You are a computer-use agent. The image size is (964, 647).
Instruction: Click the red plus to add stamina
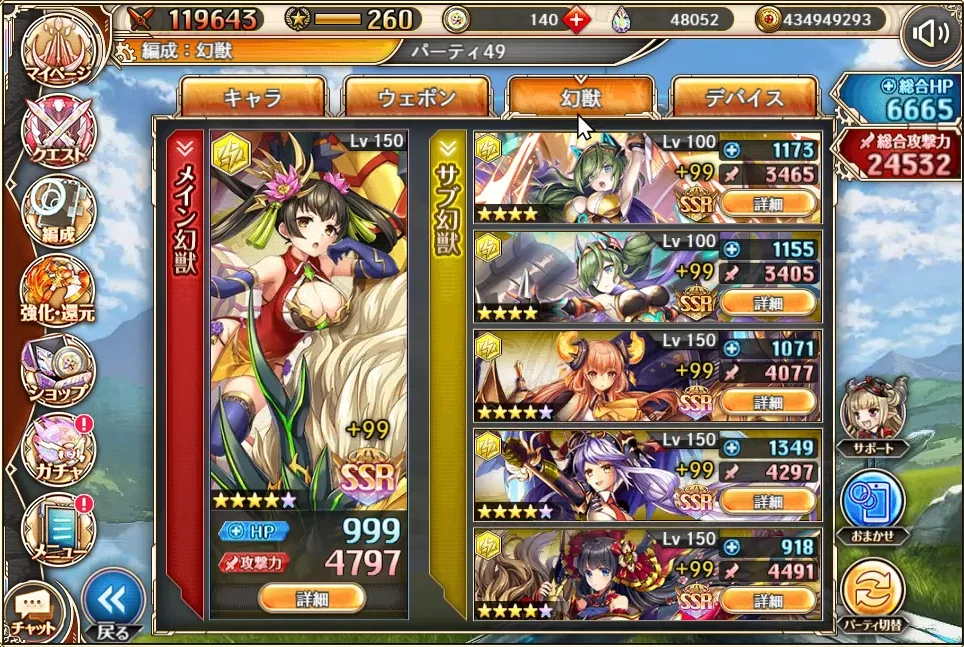[576, 19]
